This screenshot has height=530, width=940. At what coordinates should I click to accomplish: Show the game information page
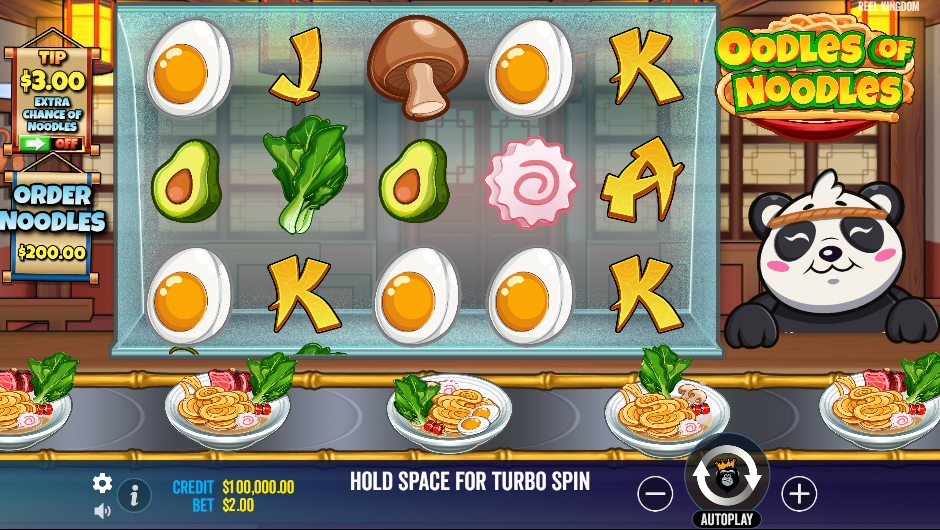point(134,495)
